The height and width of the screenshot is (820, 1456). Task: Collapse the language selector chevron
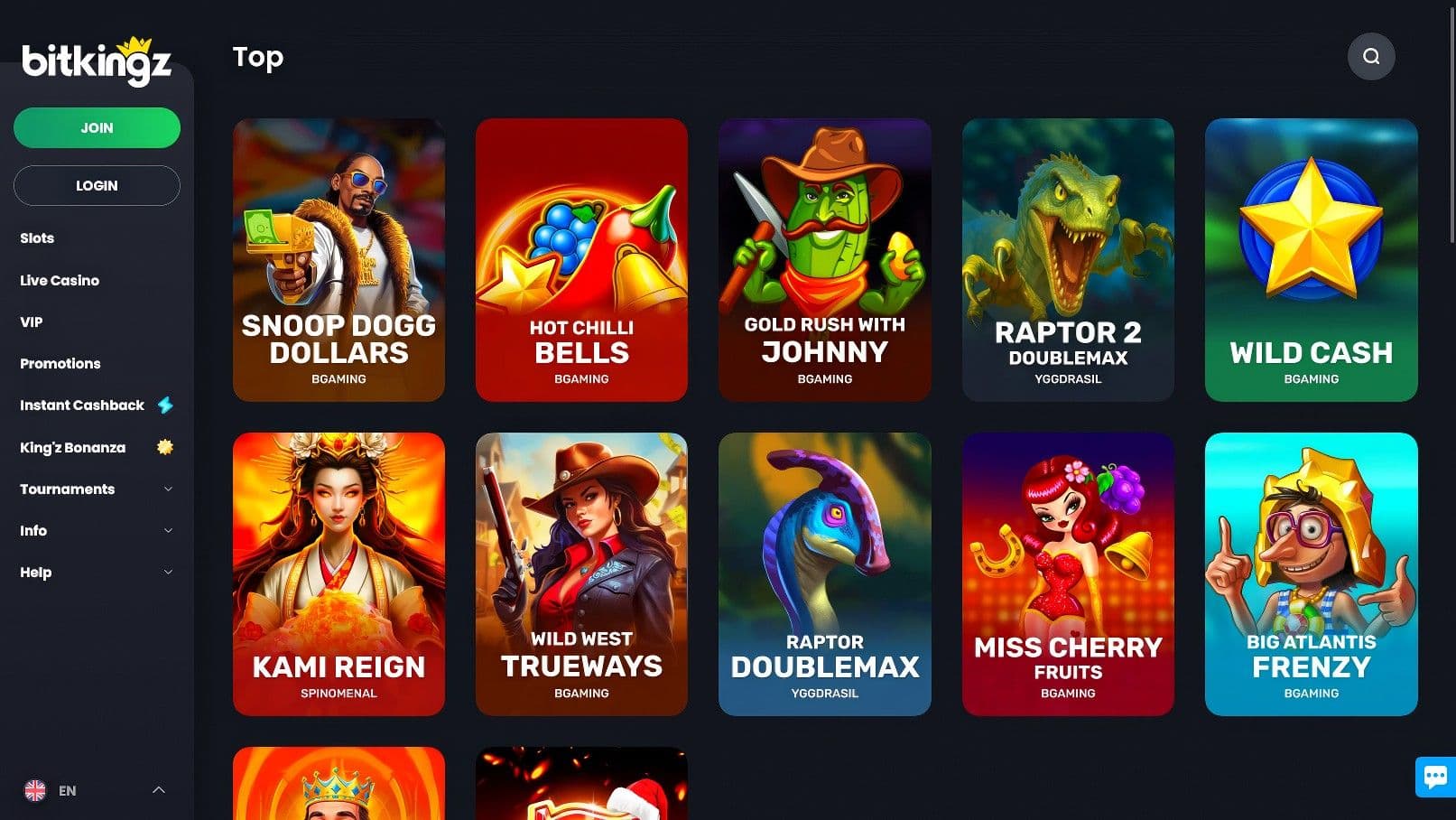160,790
